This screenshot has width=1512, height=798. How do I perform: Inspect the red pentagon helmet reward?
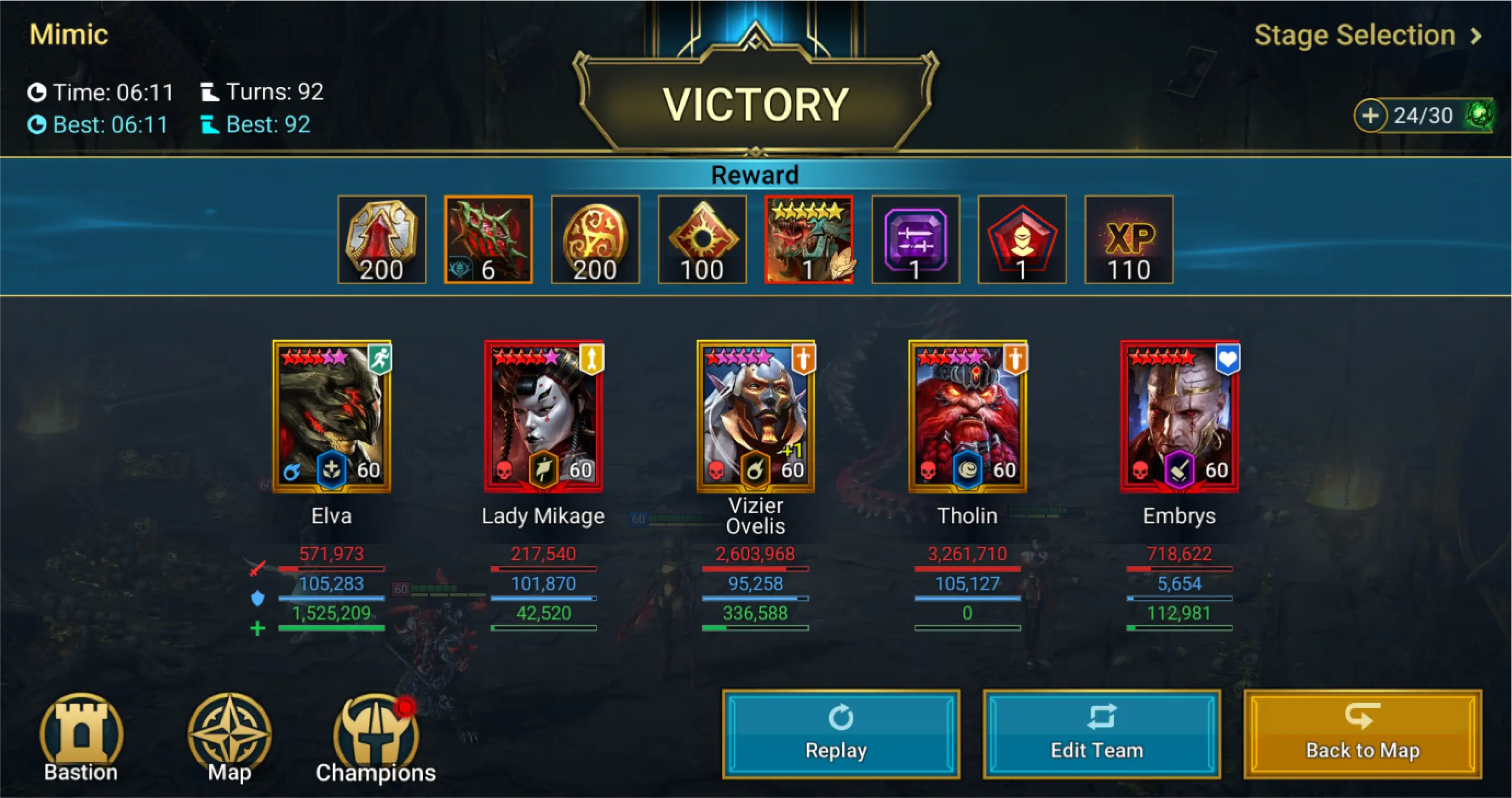(x=1021, y=239)
